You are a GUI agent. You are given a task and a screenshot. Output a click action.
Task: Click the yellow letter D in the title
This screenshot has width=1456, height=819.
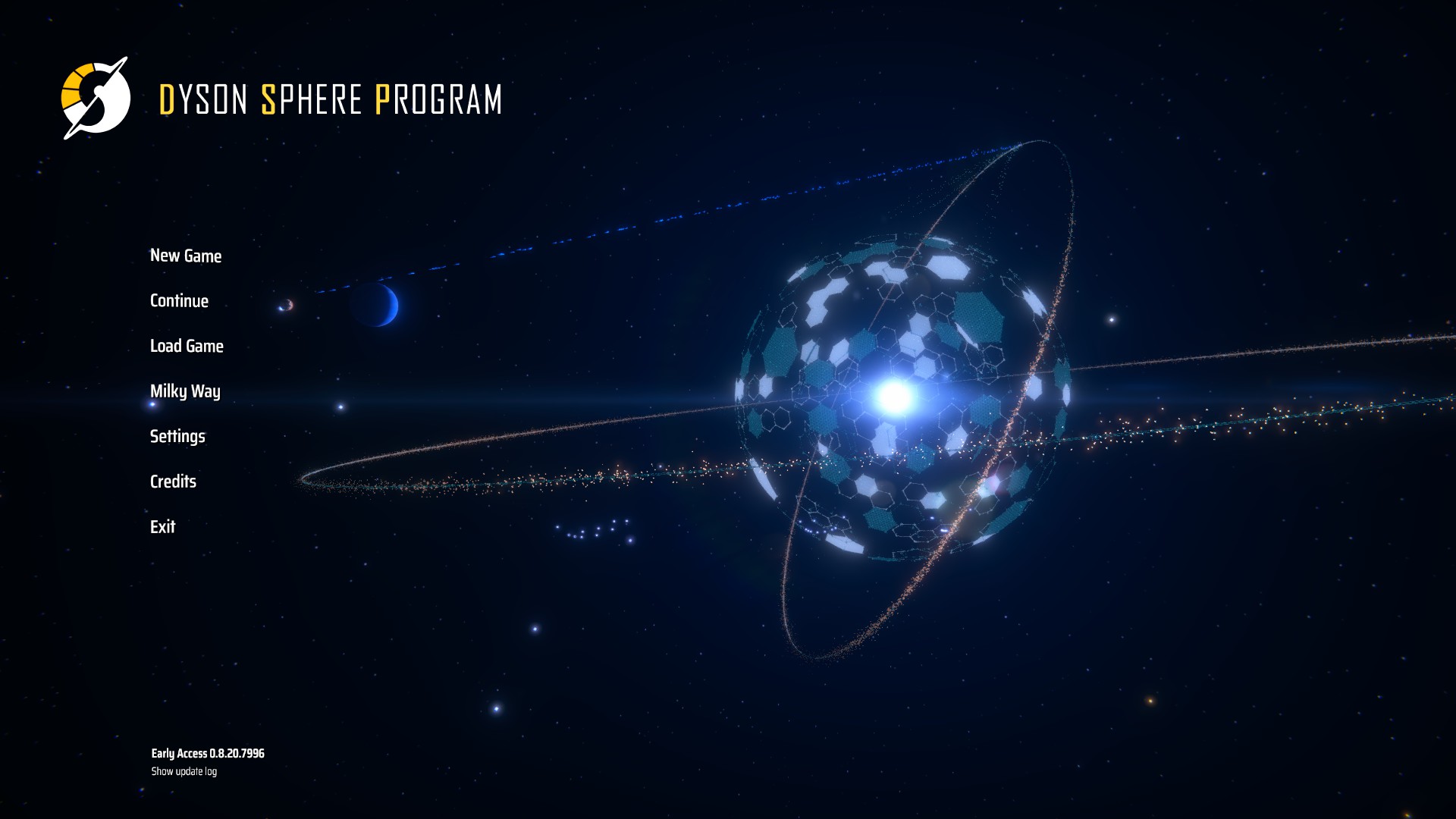pos(166,99)
